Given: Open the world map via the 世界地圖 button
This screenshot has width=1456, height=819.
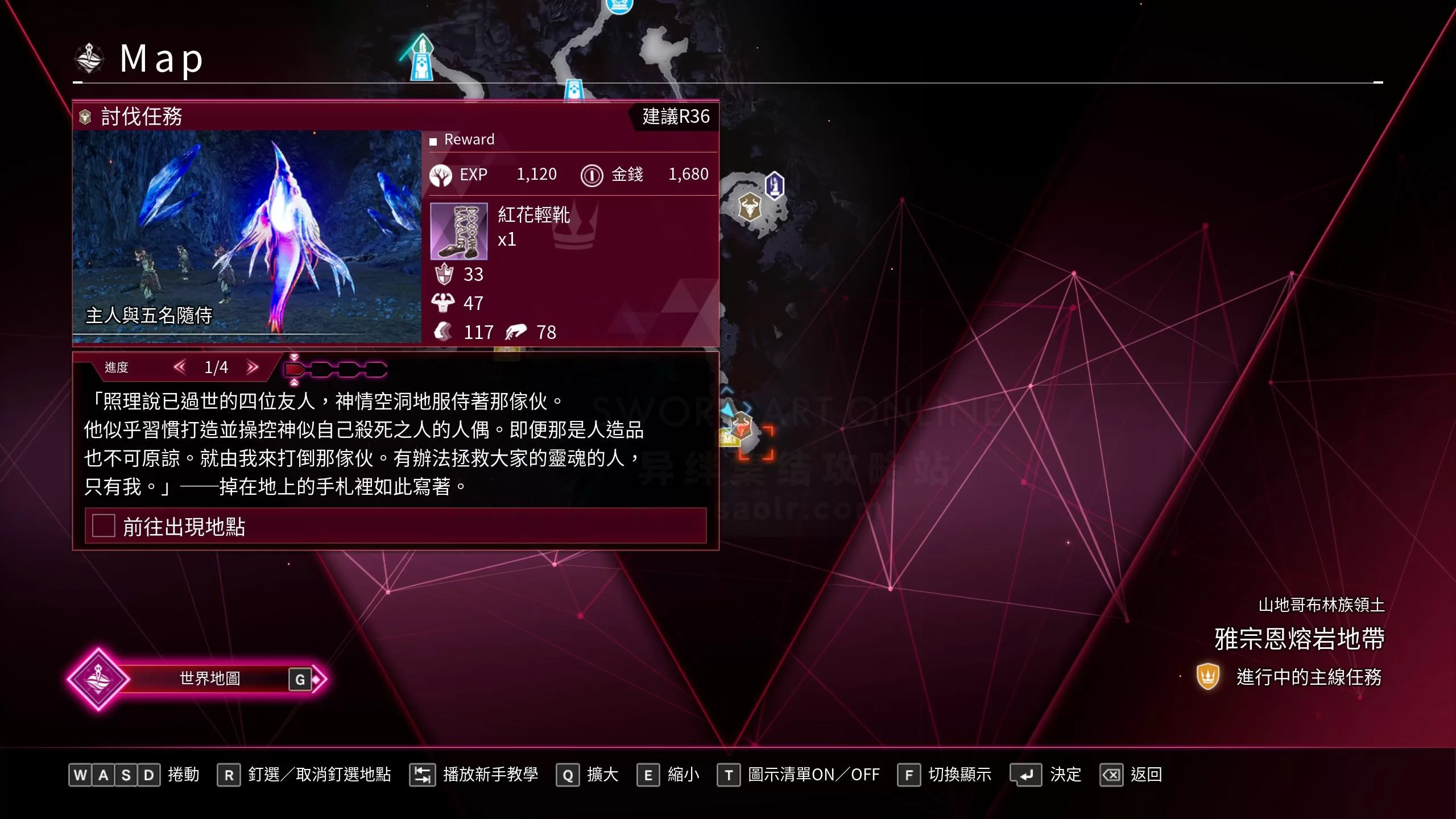Looking at the screenshot, I should tap(210, 678).
